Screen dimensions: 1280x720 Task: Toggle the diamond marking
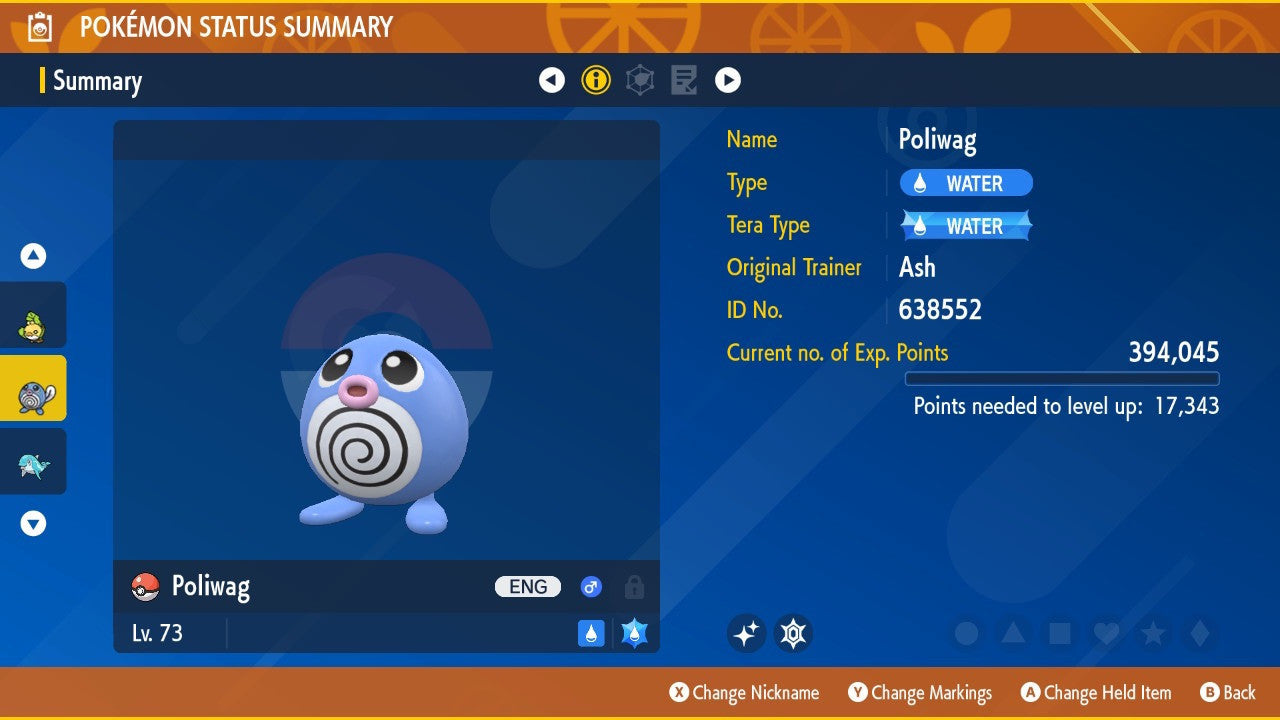pos(1200,633)
